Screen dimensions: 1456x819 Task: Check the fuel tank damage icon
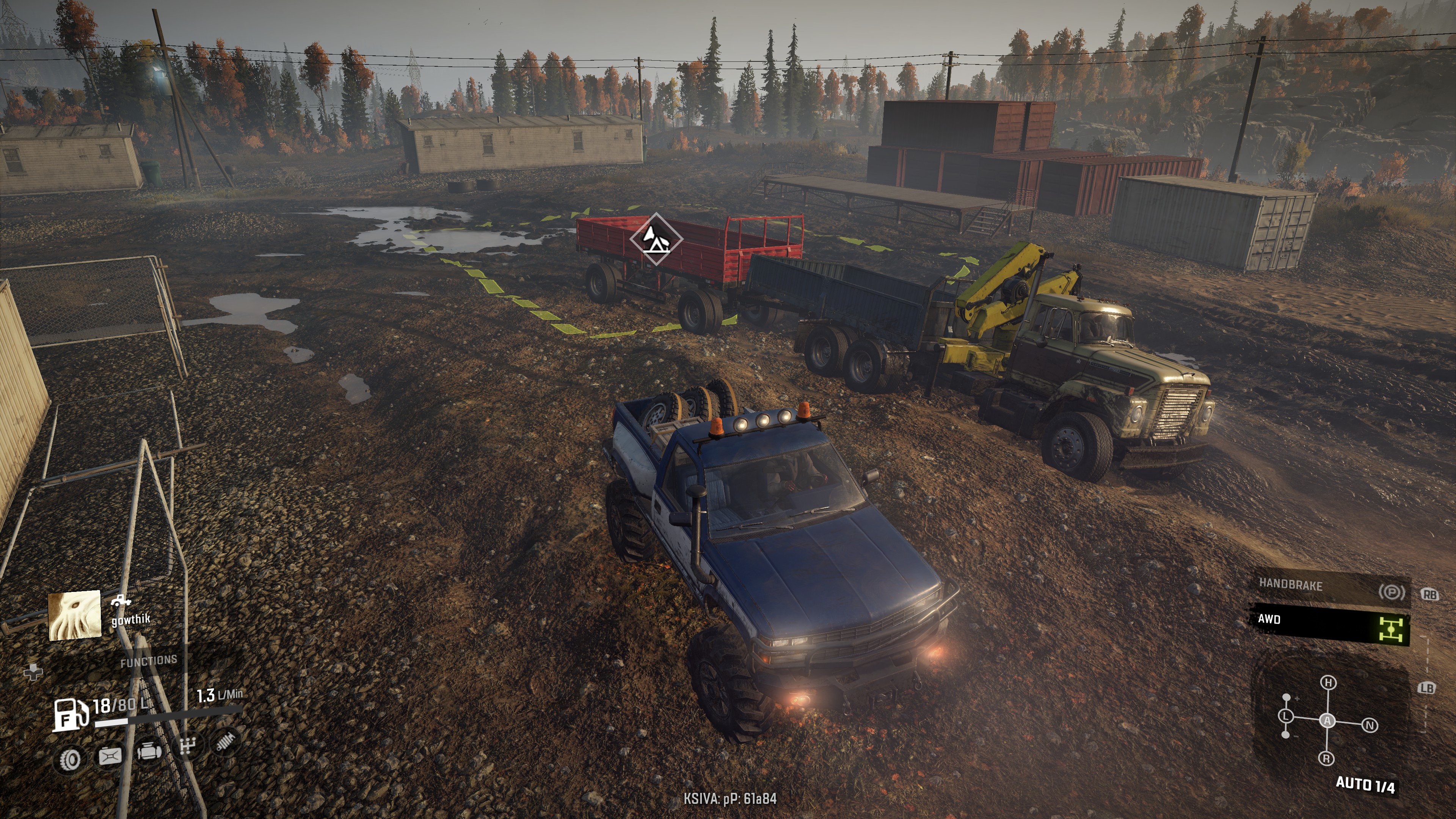point(110,756)
